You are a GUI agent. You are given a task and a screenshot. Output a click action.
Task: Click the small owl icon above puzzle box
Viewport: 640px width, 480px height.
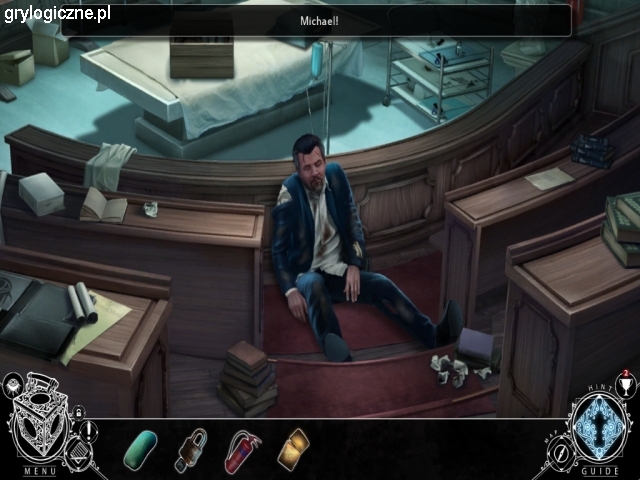14,384
